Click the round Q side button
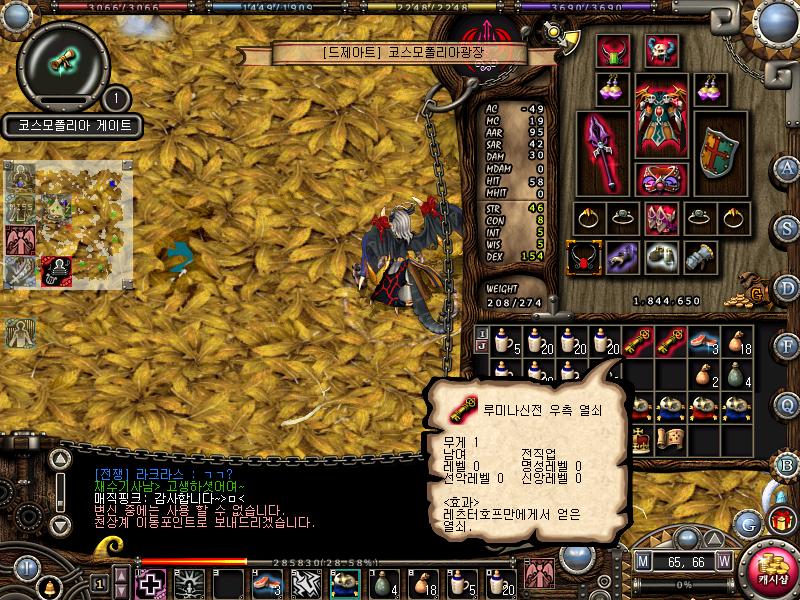Screen dimensions: 800x600 pyautogui.click(x=787, y=403)
